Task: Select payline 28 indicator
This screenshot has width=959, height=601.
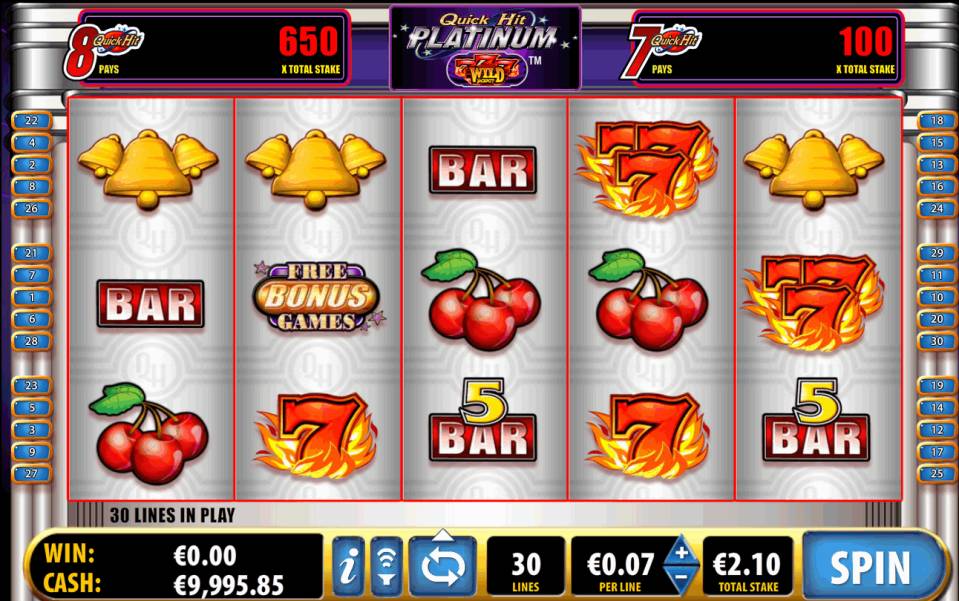Action: [31, 342]
